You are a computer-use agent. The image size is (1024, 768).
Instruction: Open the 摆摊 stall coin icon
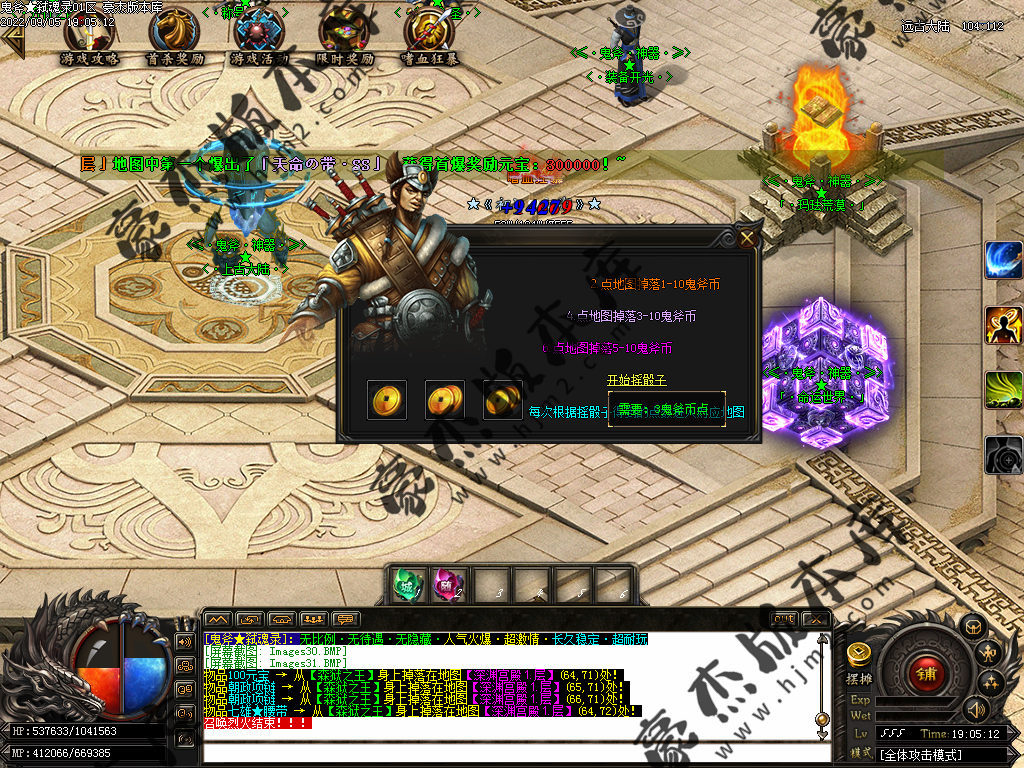coord(859,655)
